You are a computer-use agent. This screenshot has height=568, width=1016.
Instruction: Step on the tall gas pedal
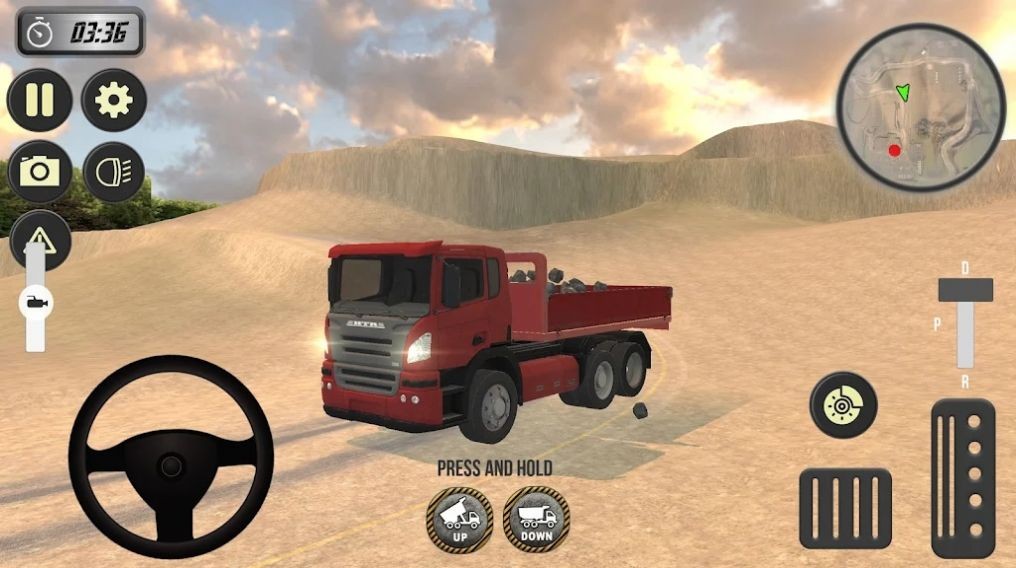(963, 478)
